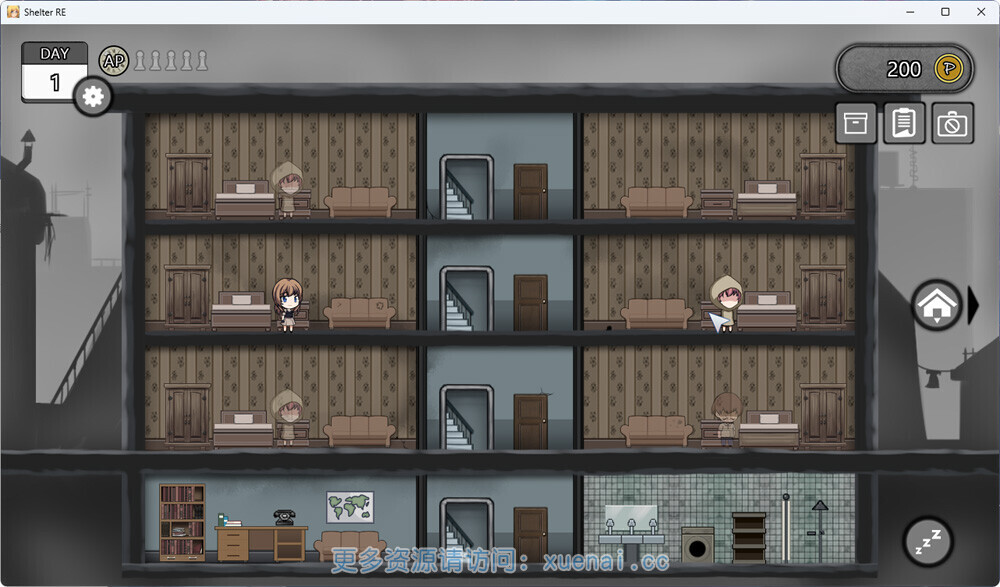The width and height of the screenshot is (1000, 587).
Task: Minimize the Shelter RE window
Action: pos(912,12)
